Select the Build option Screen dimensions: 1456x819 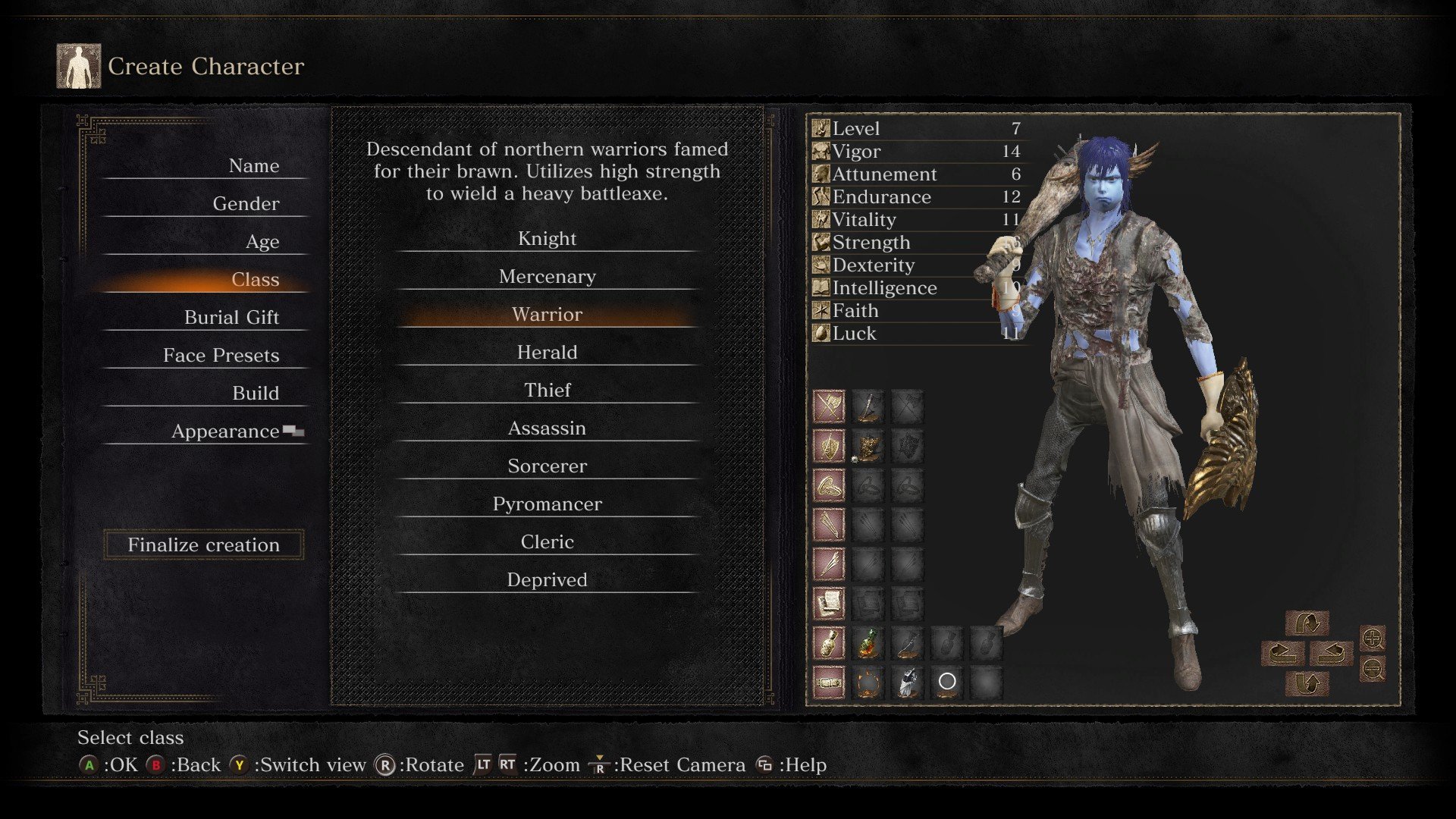[x=255, y=394]
